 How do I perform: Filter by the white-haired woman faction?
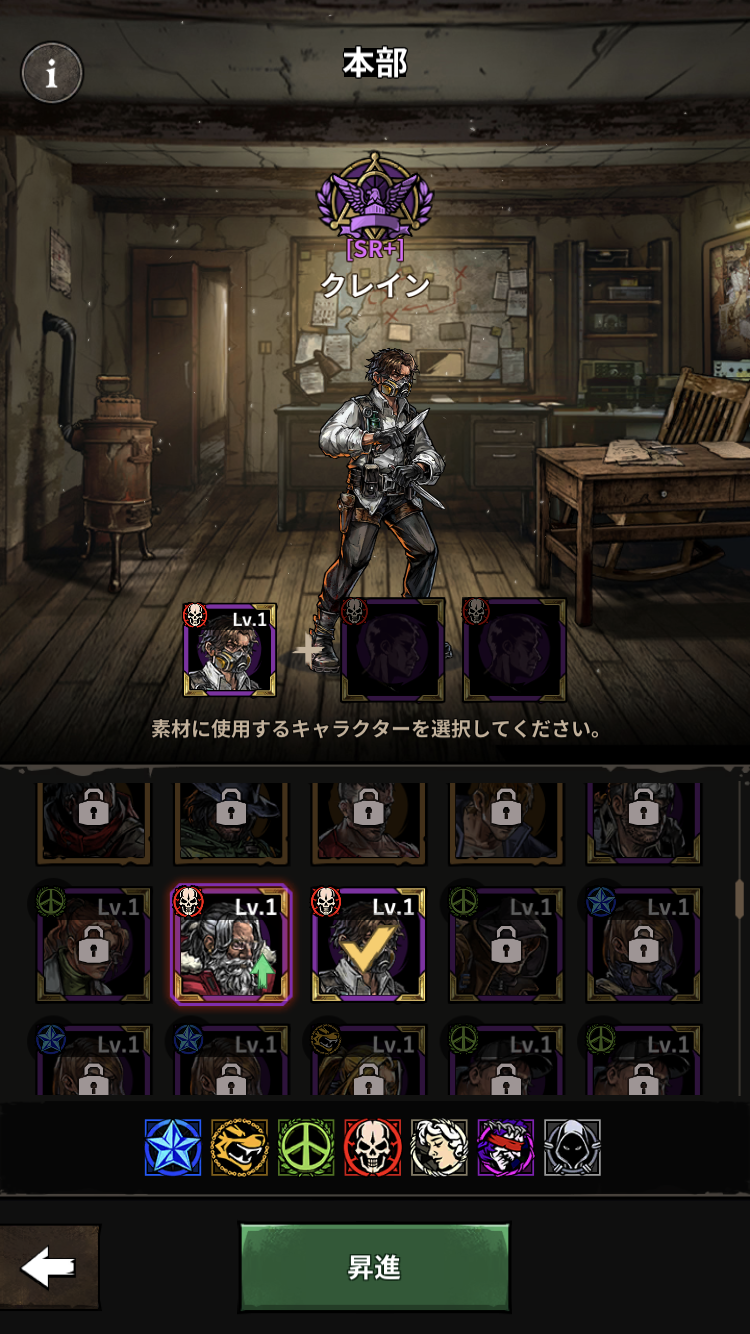(439, 1147)
